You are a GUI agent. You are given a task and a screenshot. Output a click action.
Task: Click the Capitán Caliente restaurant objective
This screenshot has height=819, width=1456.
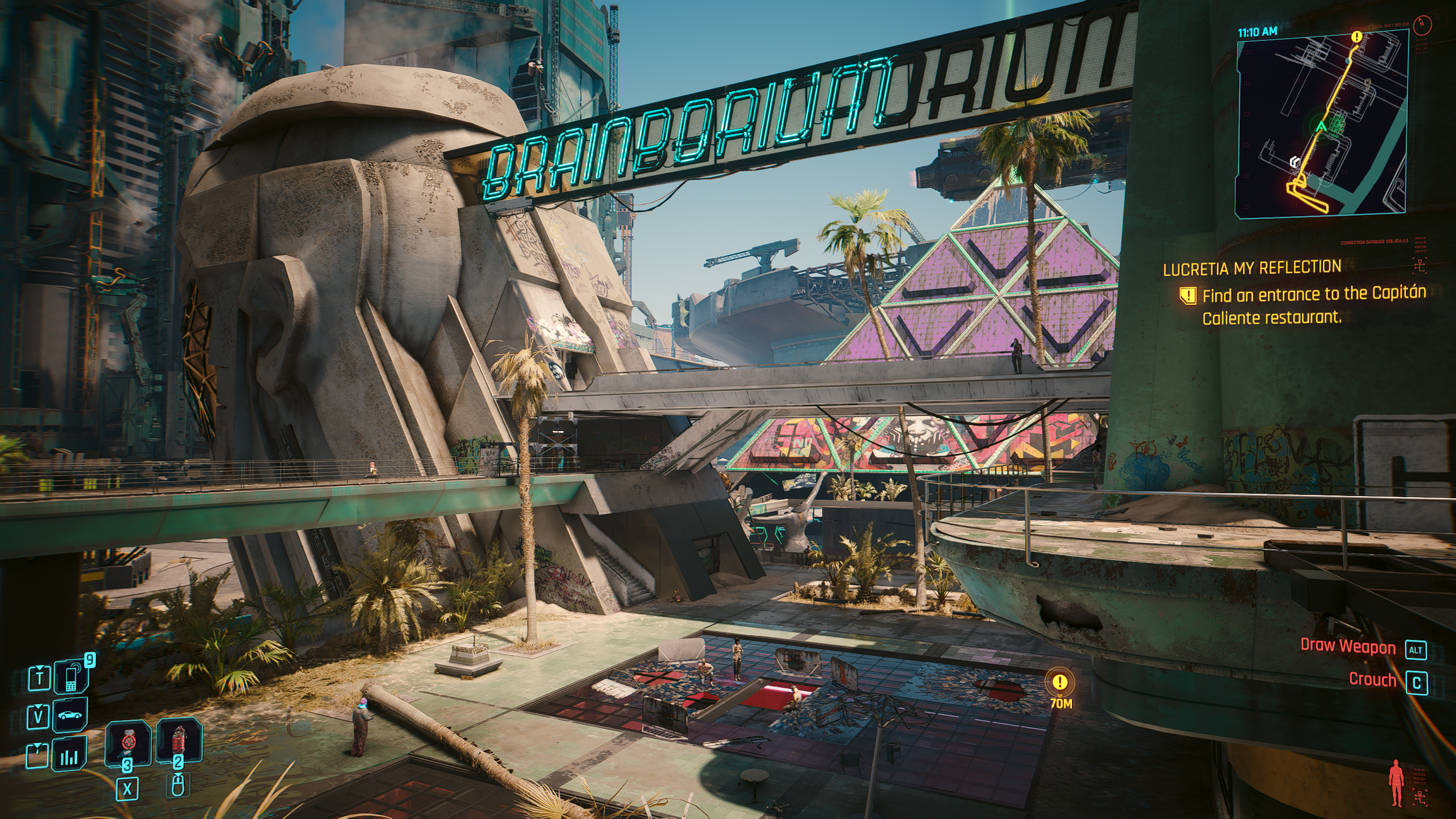click(1313, 305)
